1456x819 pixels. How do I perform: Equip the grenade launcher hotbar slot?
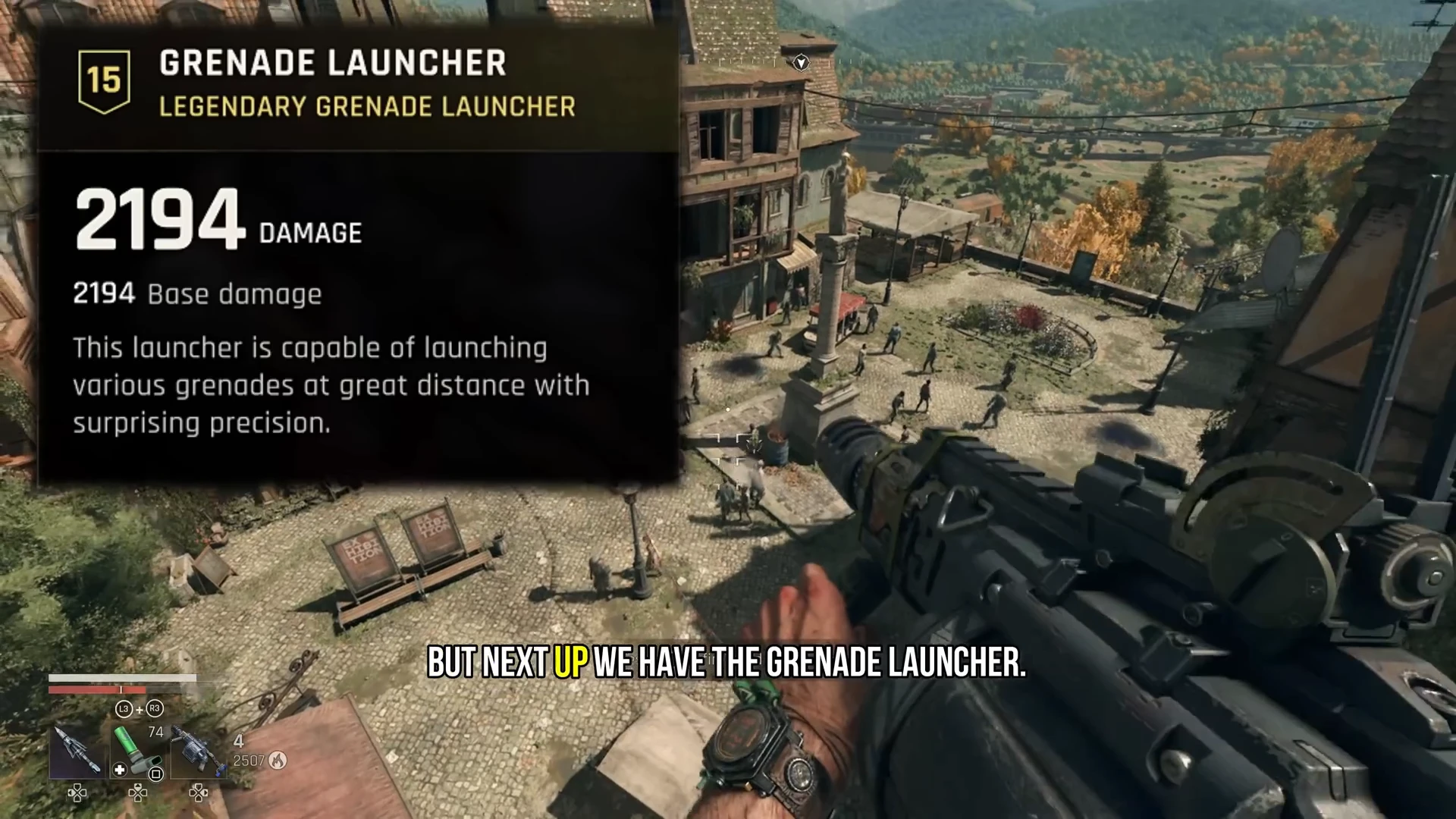click(x=198, y=751)
